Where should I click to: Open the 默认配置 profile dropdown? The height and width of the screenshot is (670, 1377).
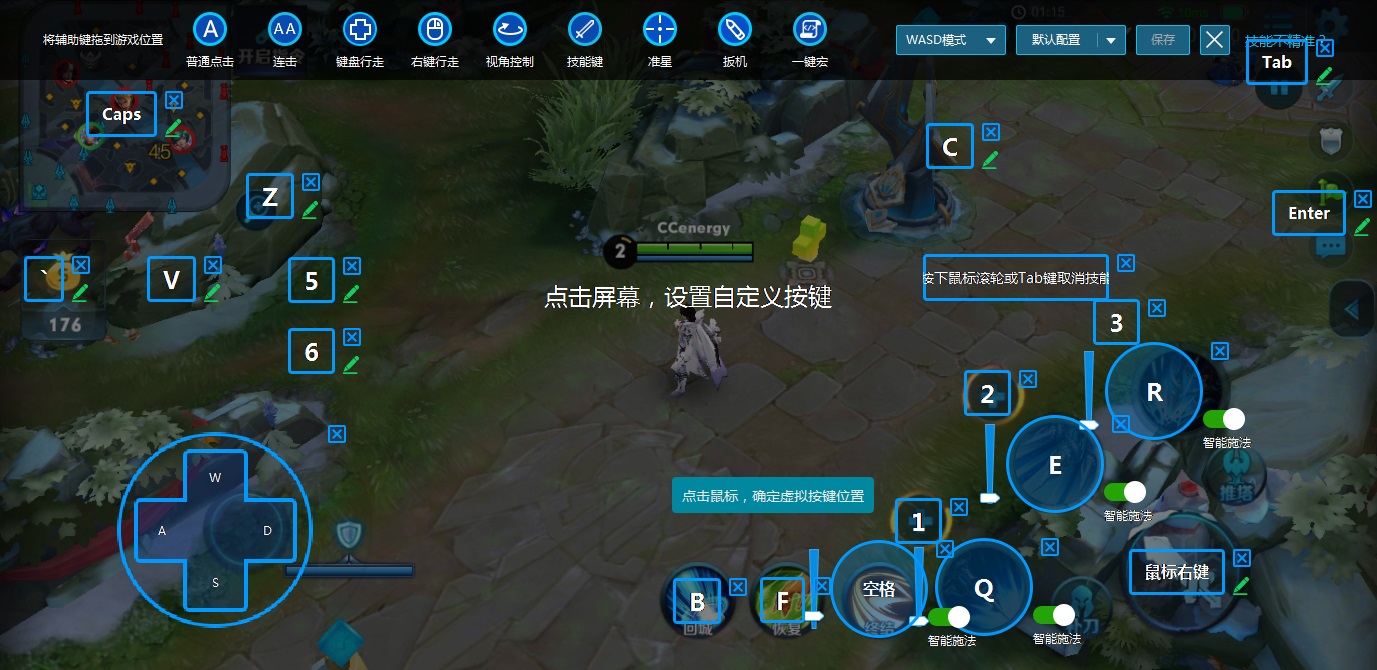1070,40
